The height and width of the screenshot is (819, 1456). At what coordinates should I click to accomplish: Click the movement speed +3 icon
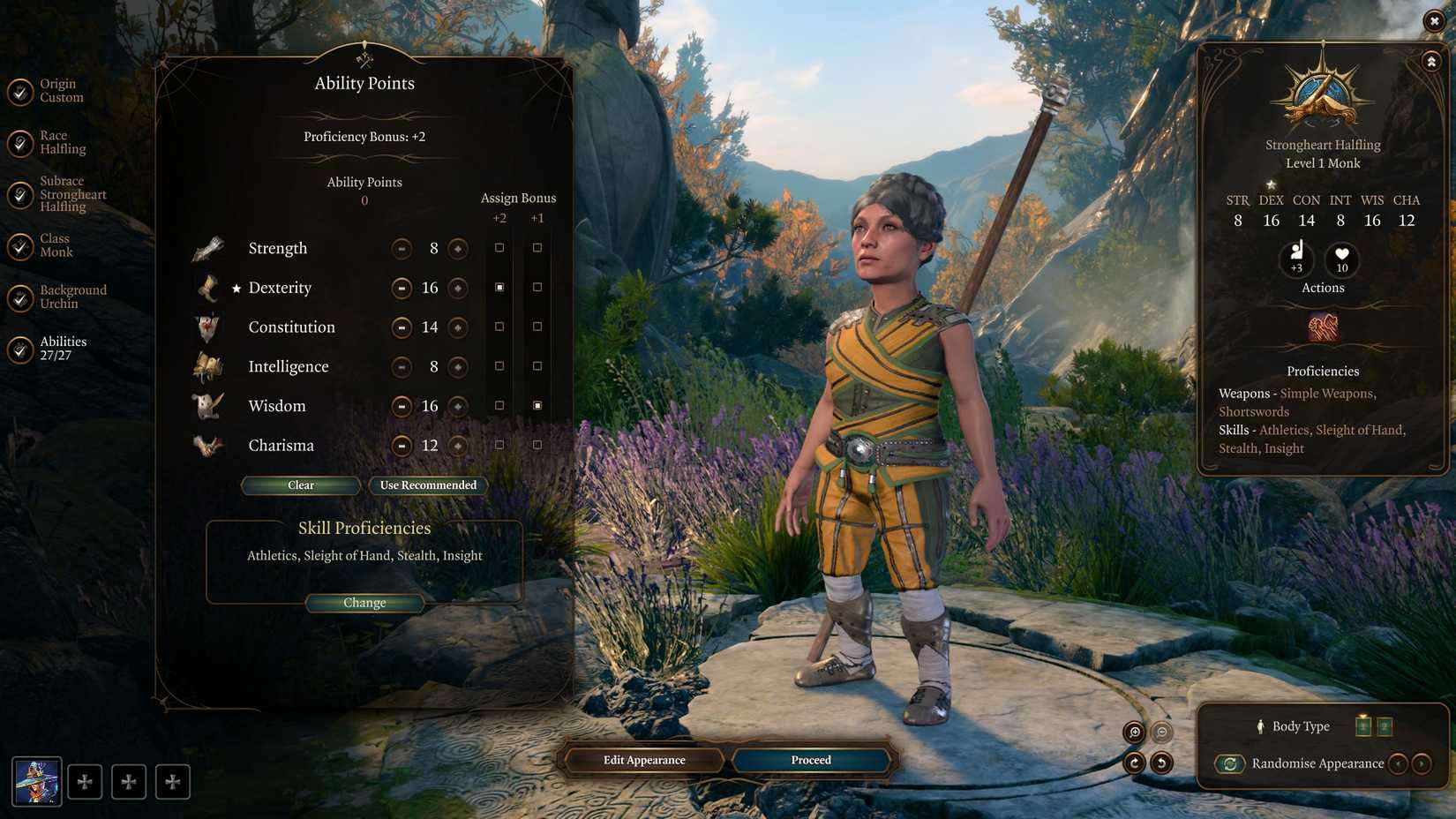[x=1295, y=259]
